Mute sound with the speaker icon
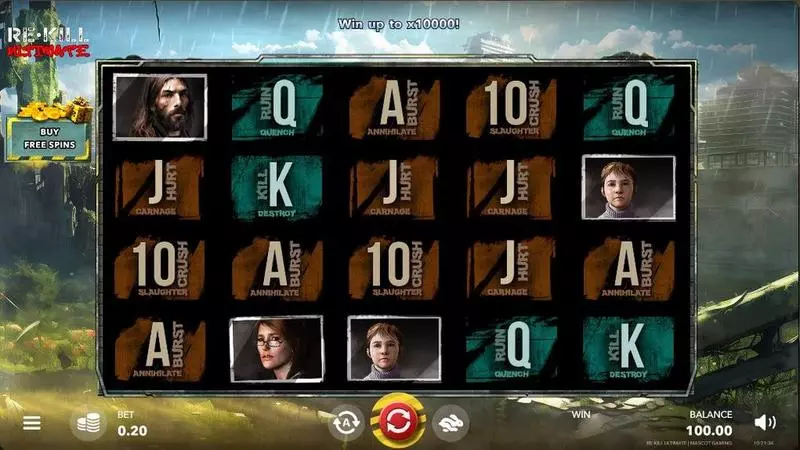This screenshot has width=800, height=450. (x=765, y=422)
